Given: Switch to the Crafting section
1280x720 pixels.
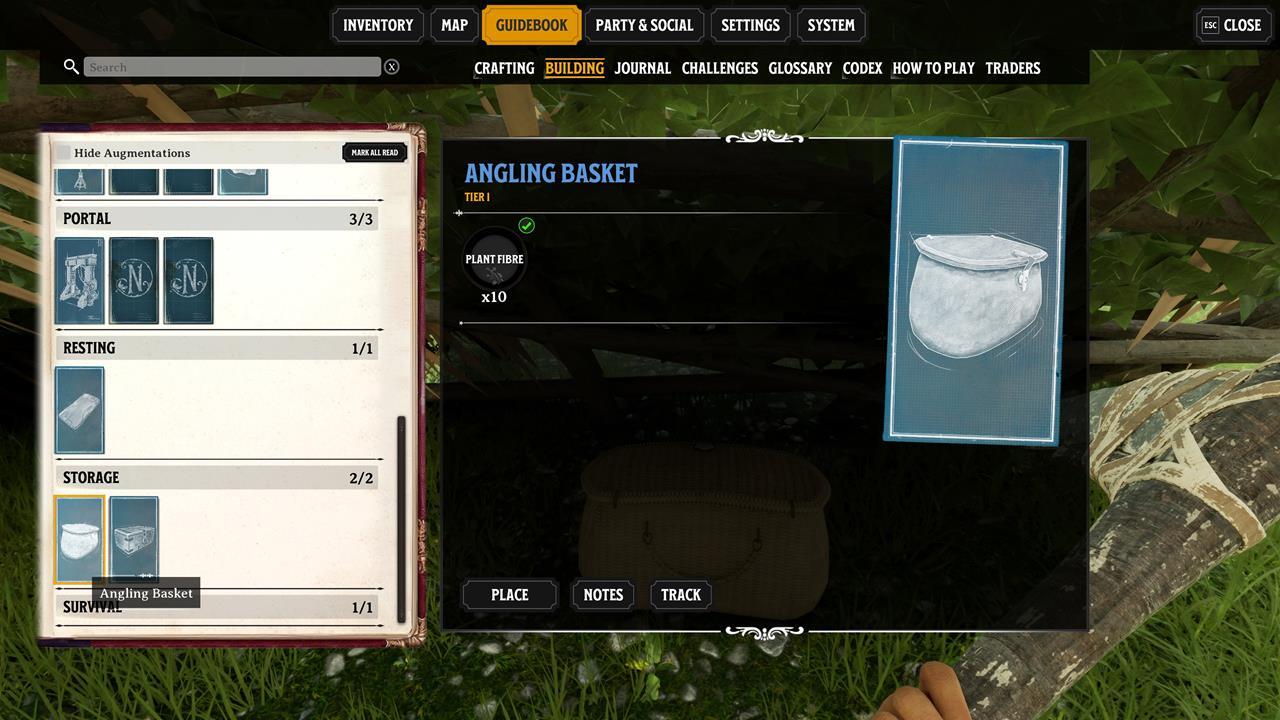Looking at the screenshot, I should click(x=504, y=68).
